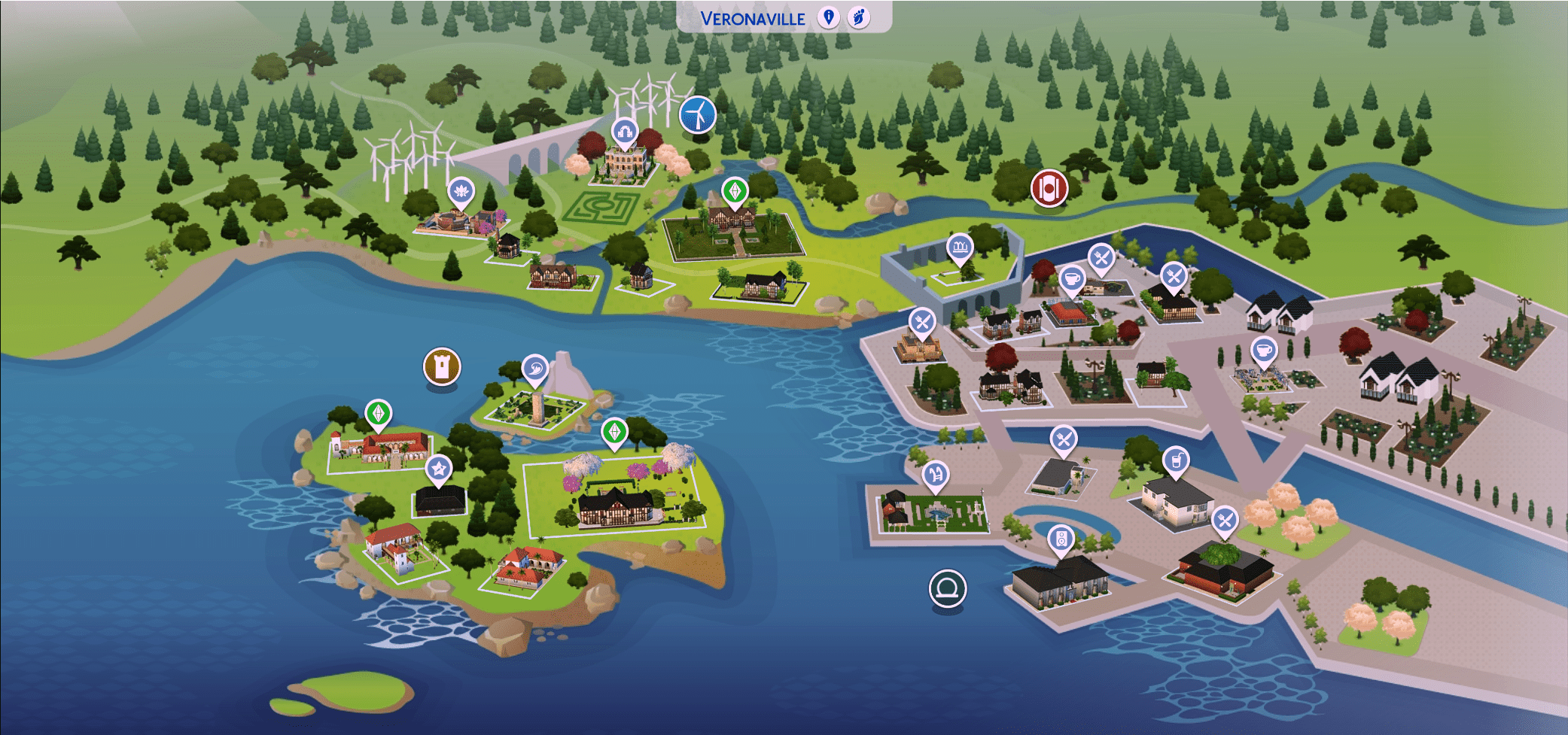Select the restaurant pin above the rooftop-garden building

click(x=1225, y=520)
